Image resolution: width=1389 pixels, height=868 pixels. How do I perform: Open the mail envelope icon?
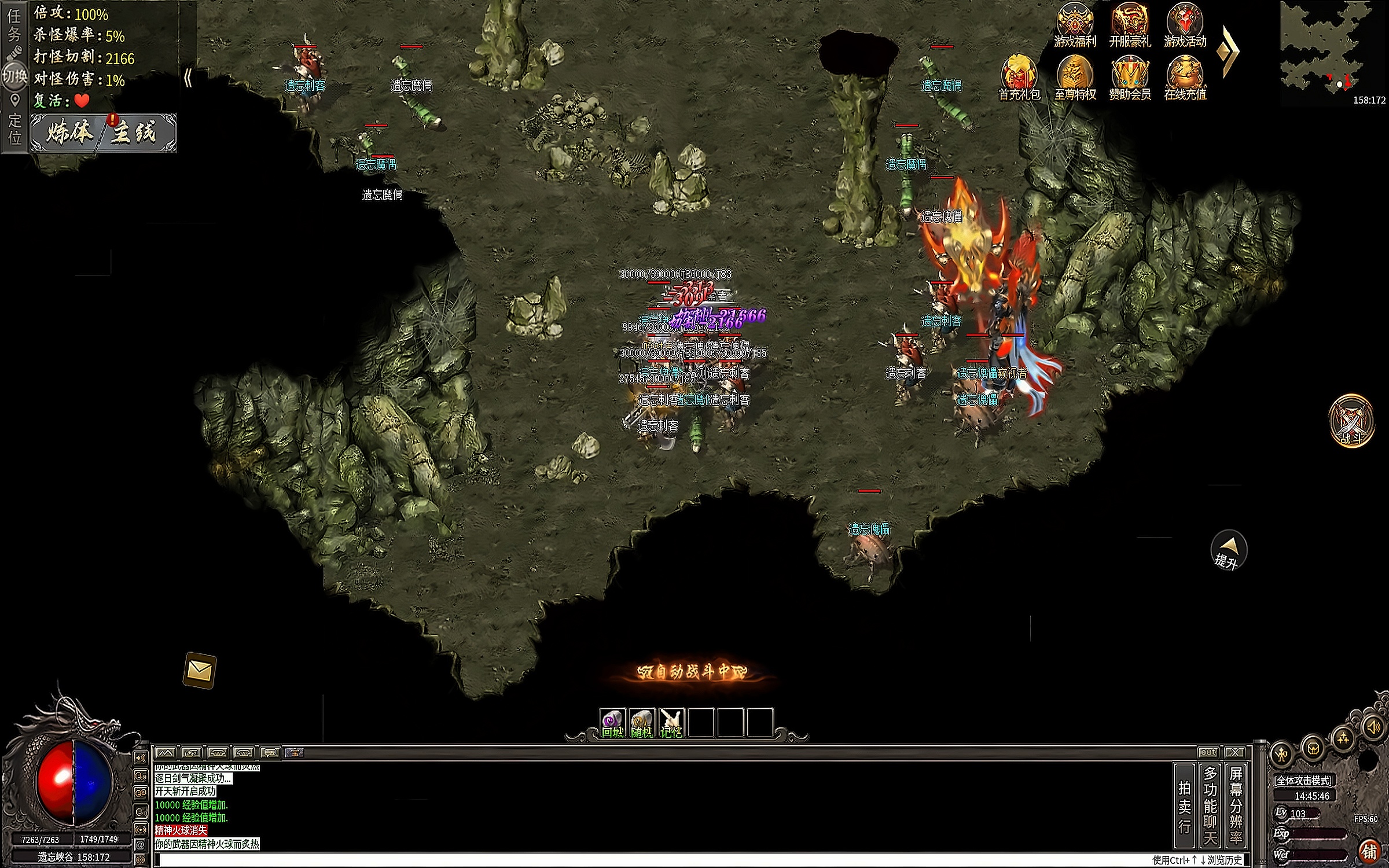click(200, 670)
